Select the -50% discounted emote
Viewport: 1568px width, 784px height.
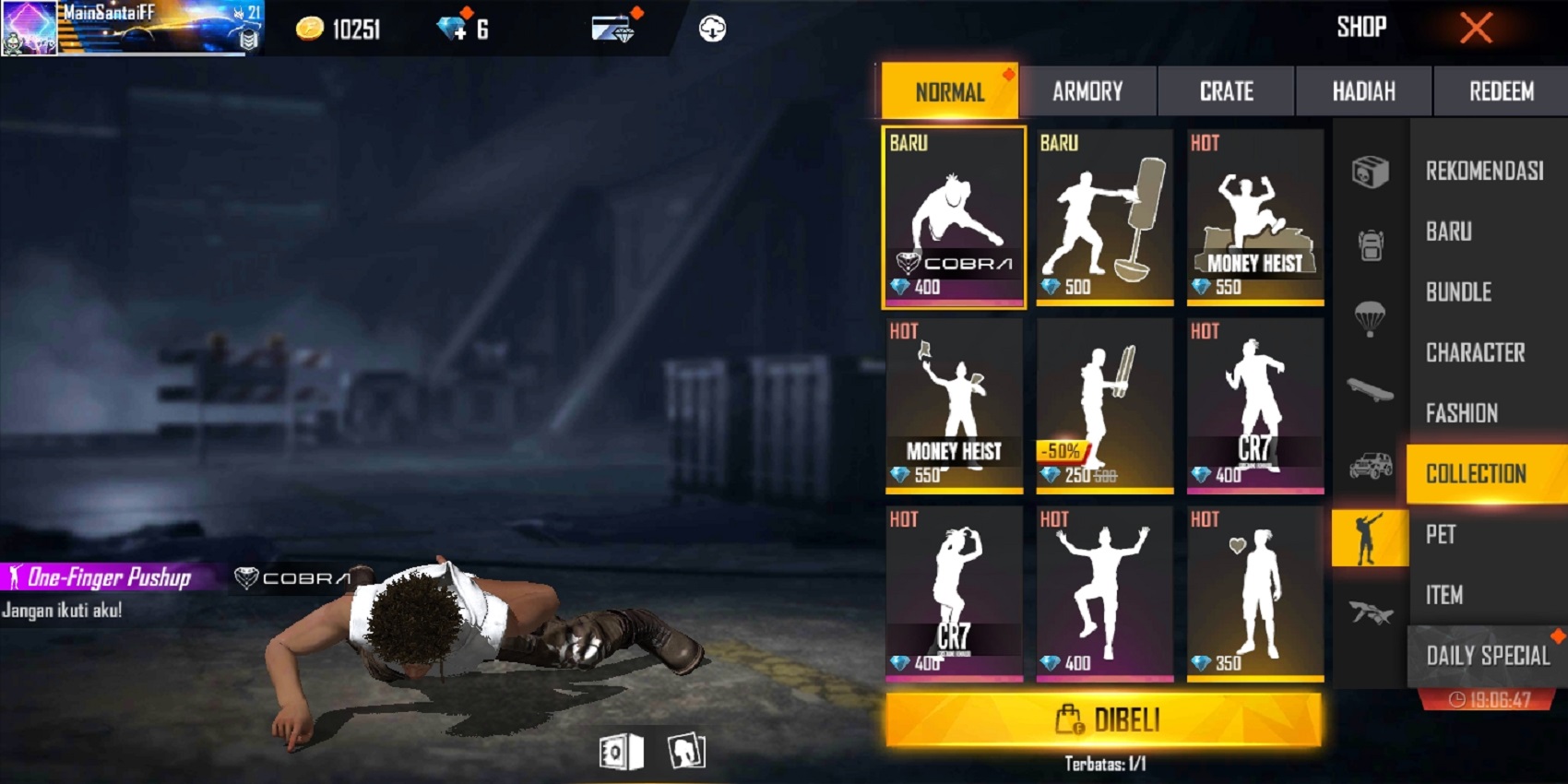(x=1104, y=406)
